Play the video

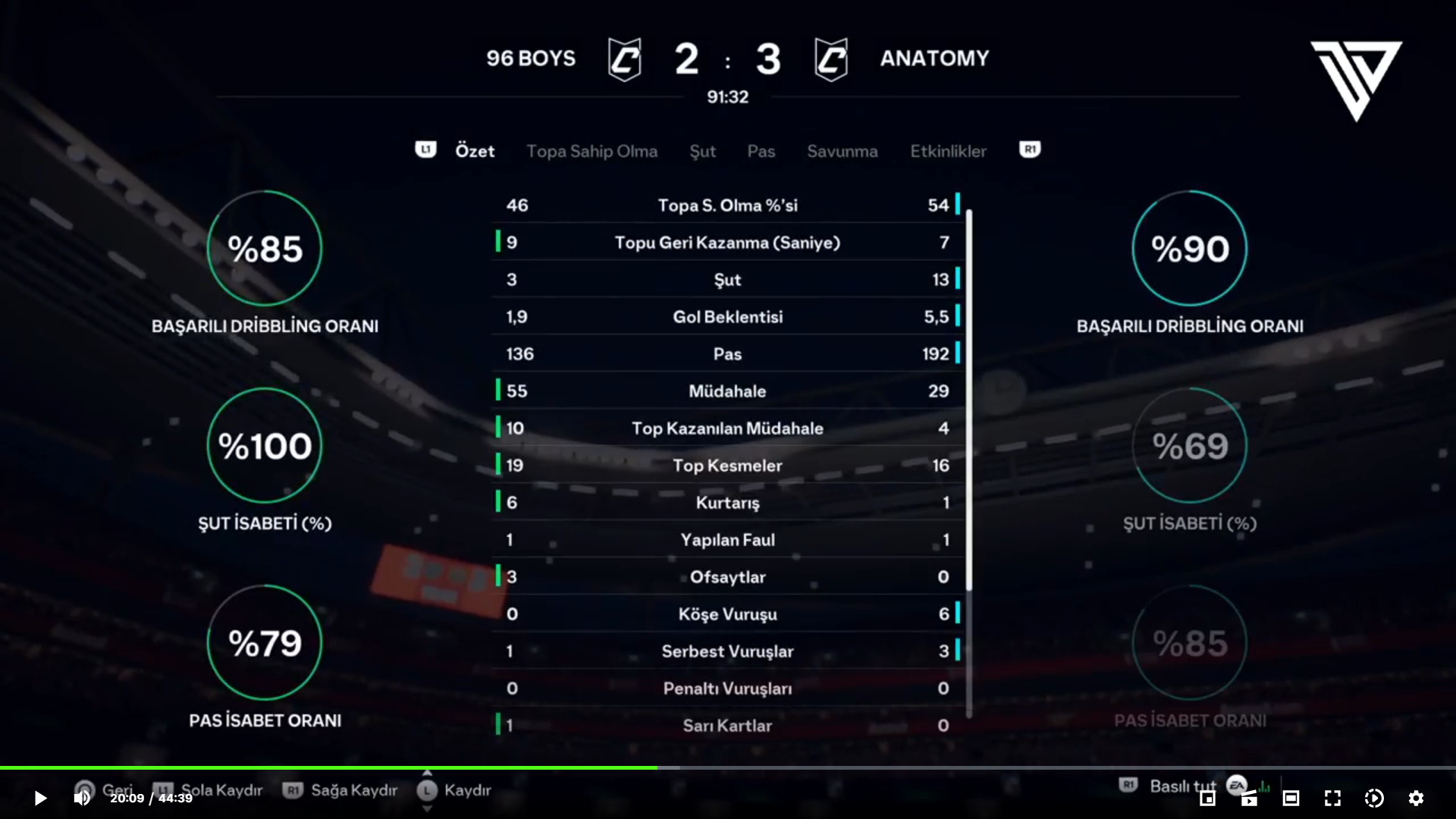coord(40,798)
